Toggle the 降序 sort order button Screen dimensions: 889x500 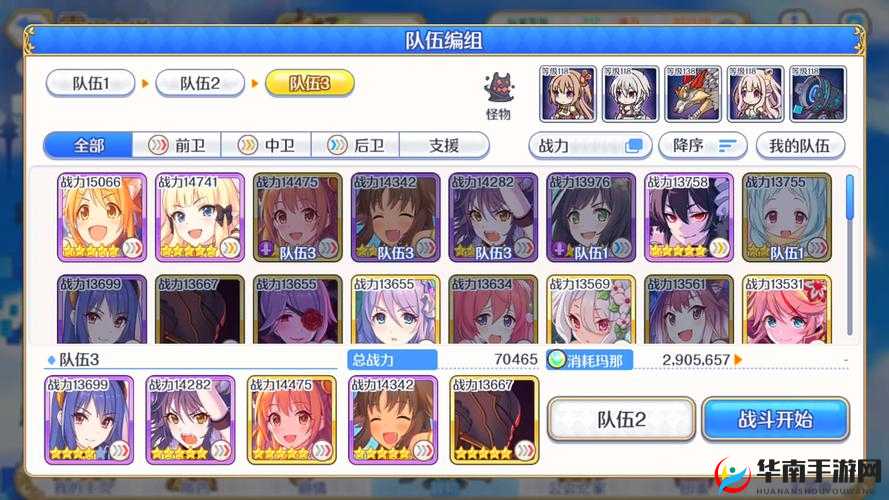pyautogui.click(x=702, y=145)
